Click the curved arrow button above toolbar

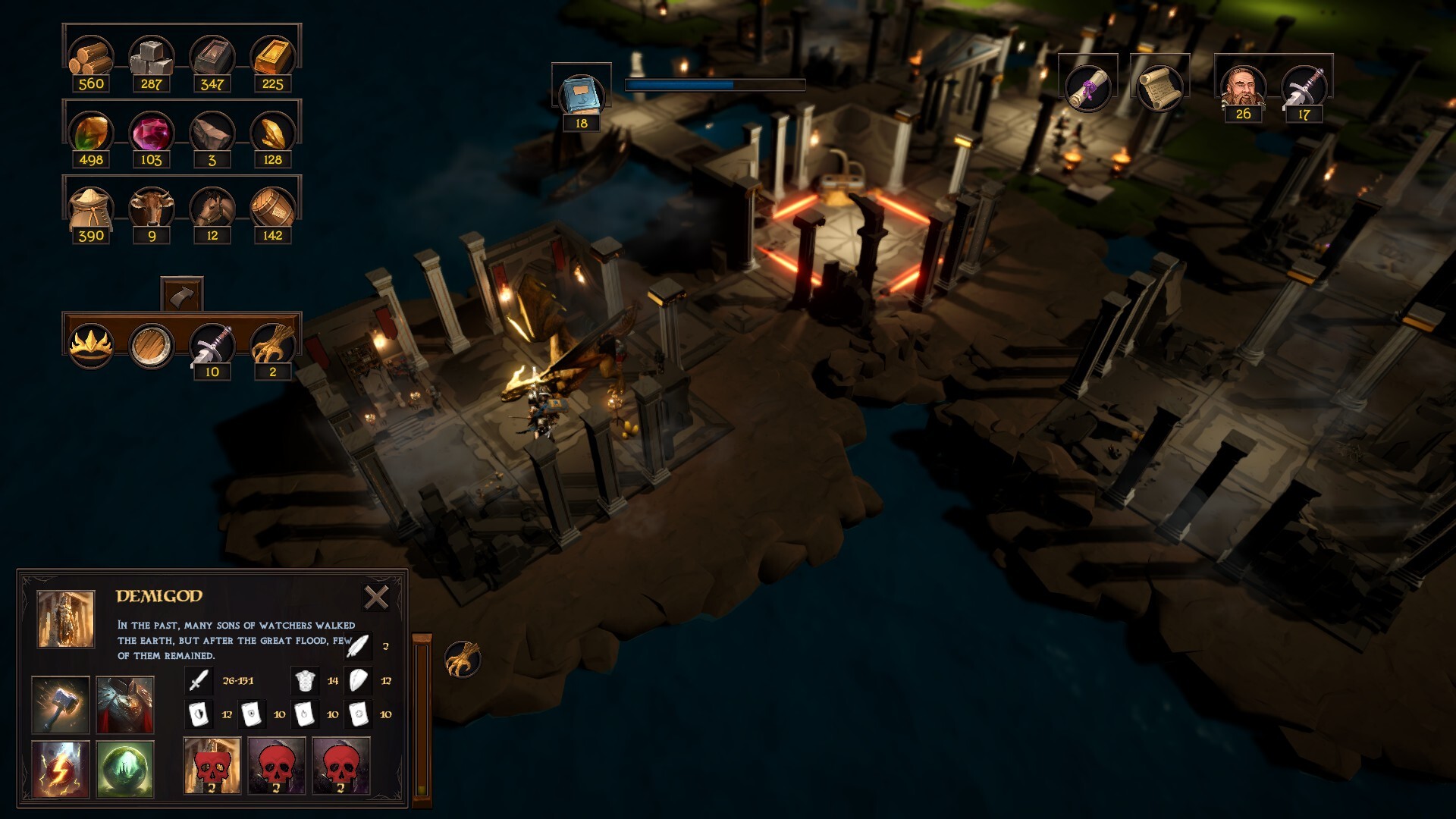[182, 294]
